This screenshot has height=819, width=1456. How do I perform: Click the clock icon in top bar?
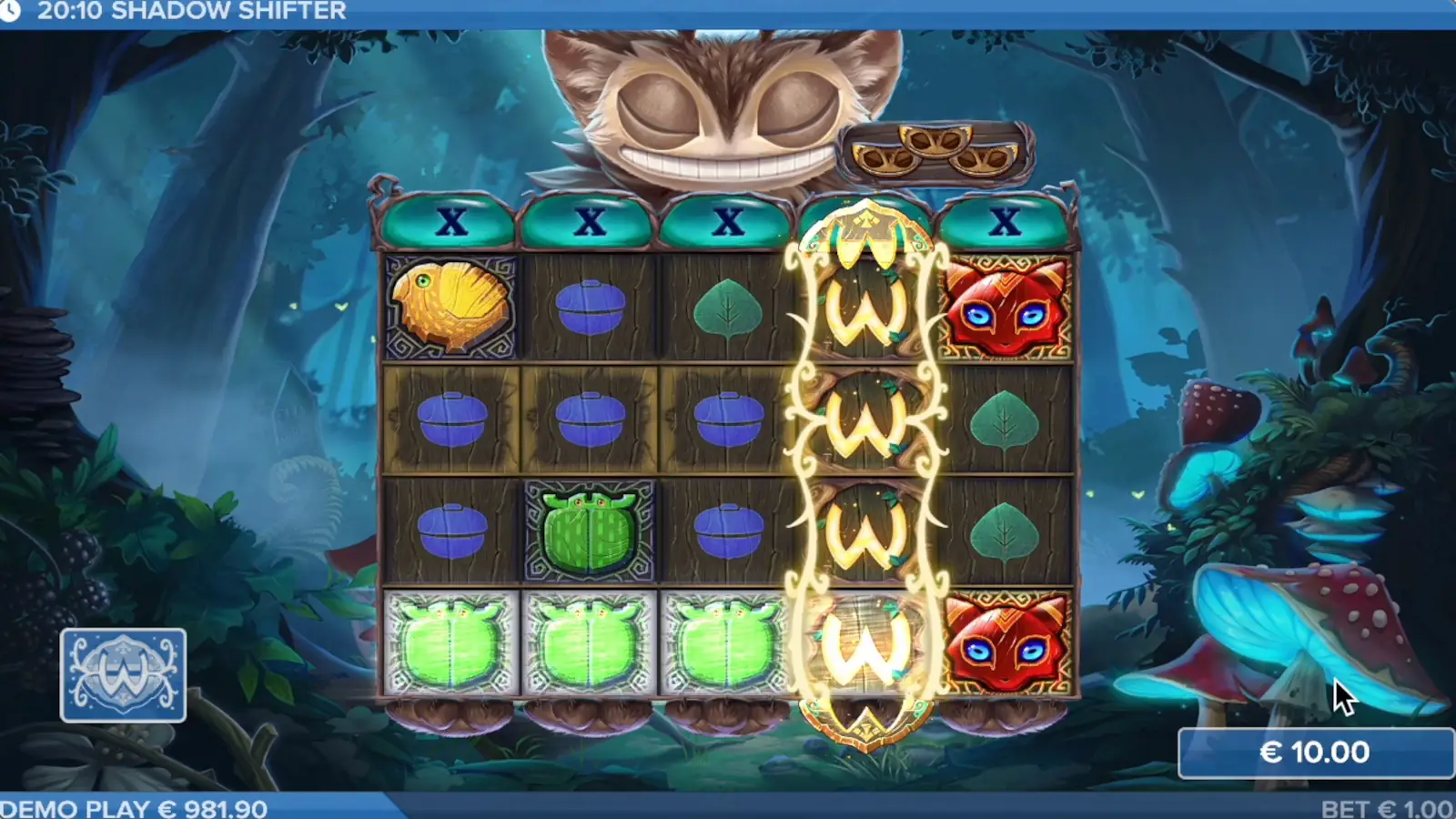coord(12,12)
